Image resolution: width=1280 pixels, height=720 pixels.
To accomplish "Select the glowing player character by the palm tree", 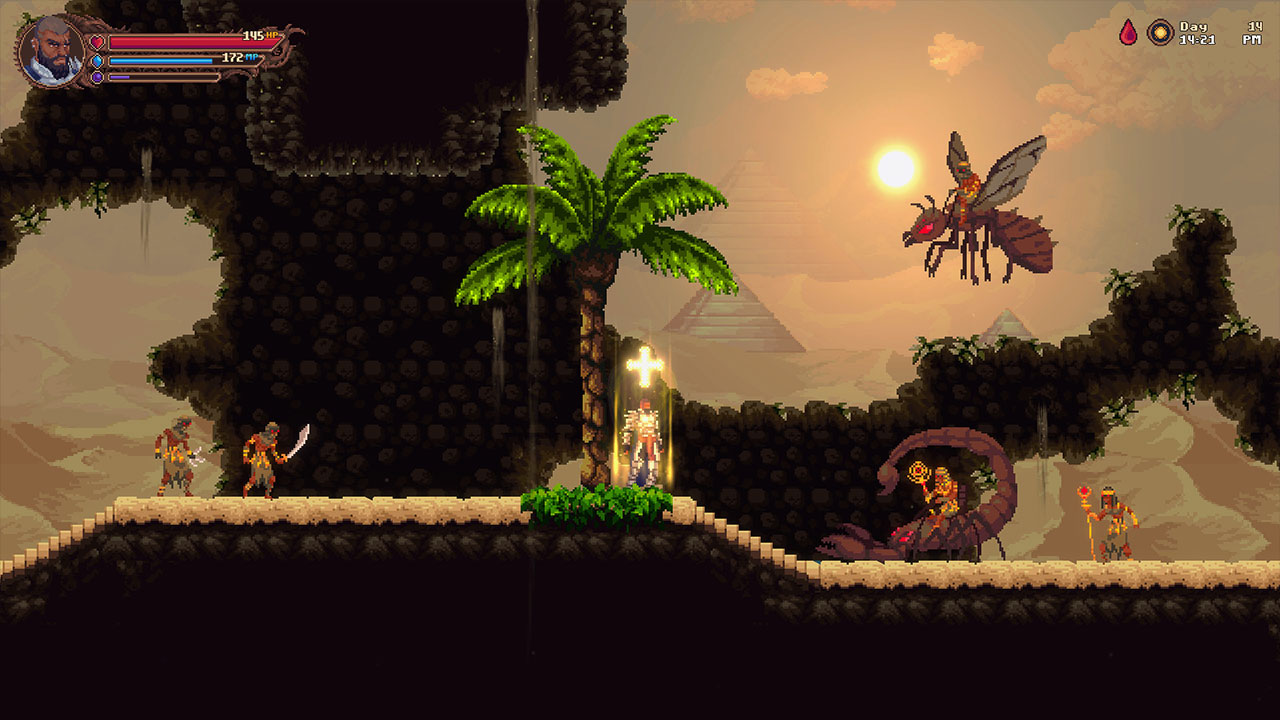I will [x=645, y=440].
